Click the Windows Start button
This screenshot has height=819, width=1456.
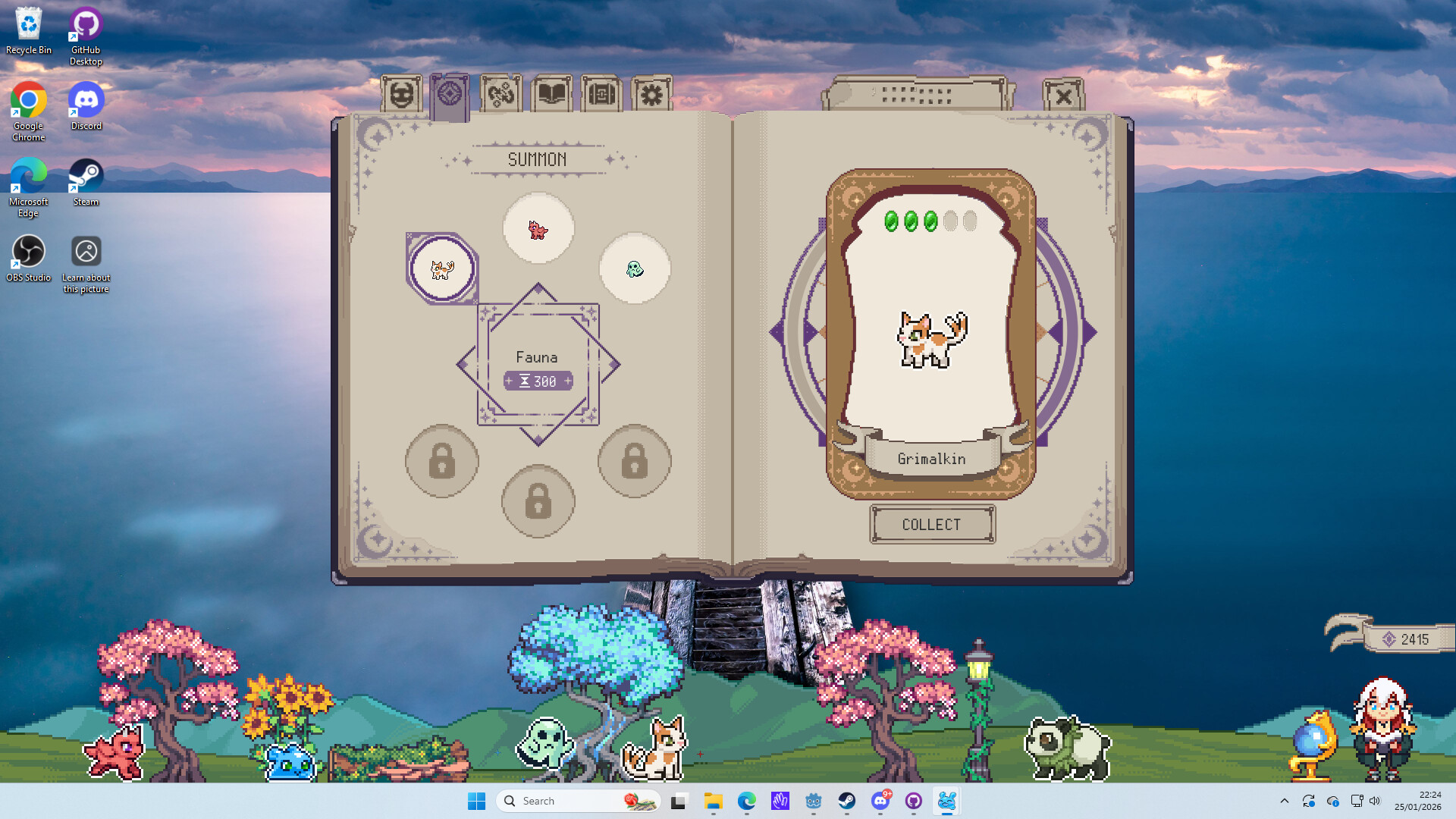tap(476, 801)
